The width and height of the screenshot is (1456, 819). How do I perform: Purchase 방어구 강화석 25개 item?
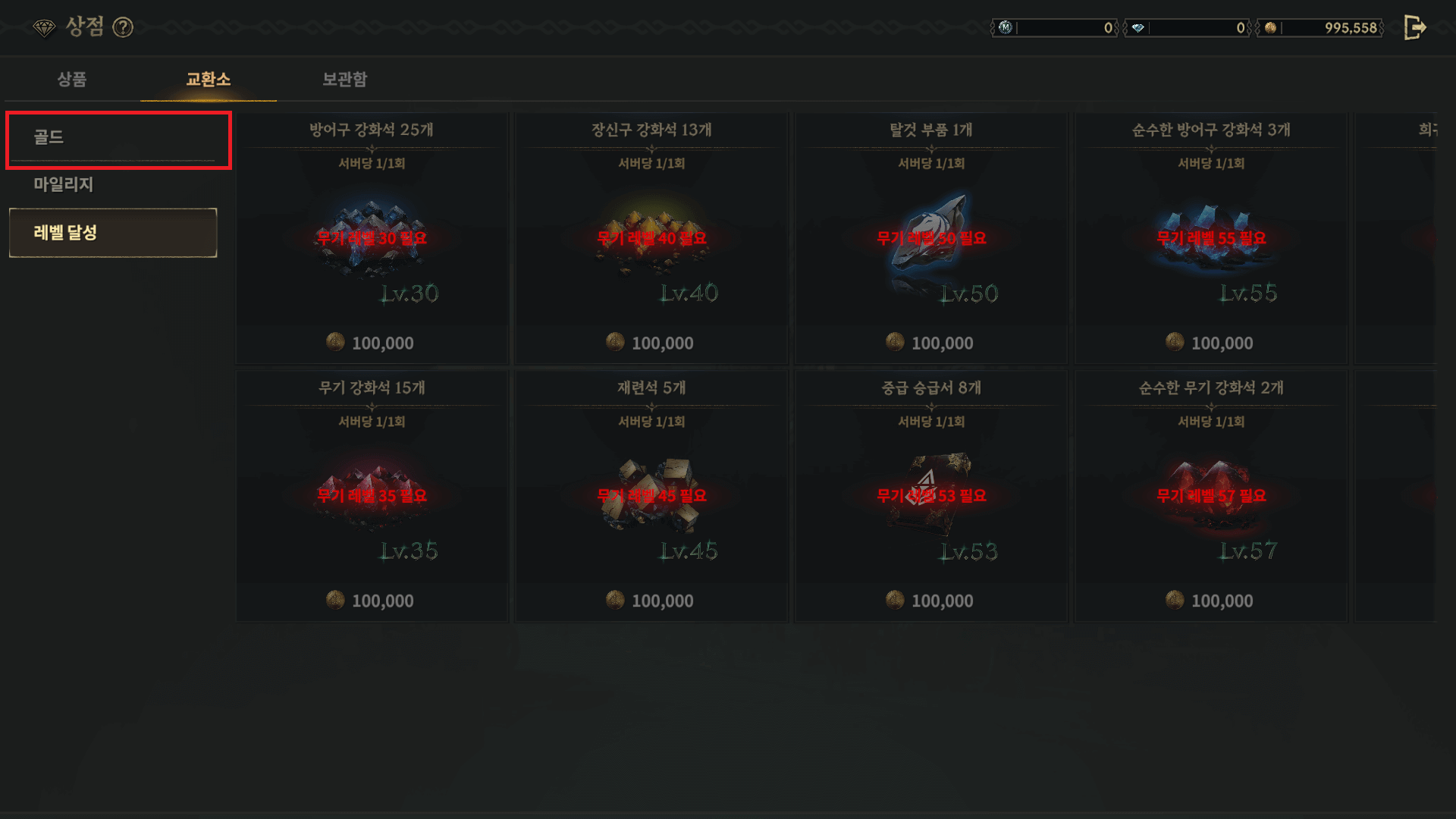[372, 237]
